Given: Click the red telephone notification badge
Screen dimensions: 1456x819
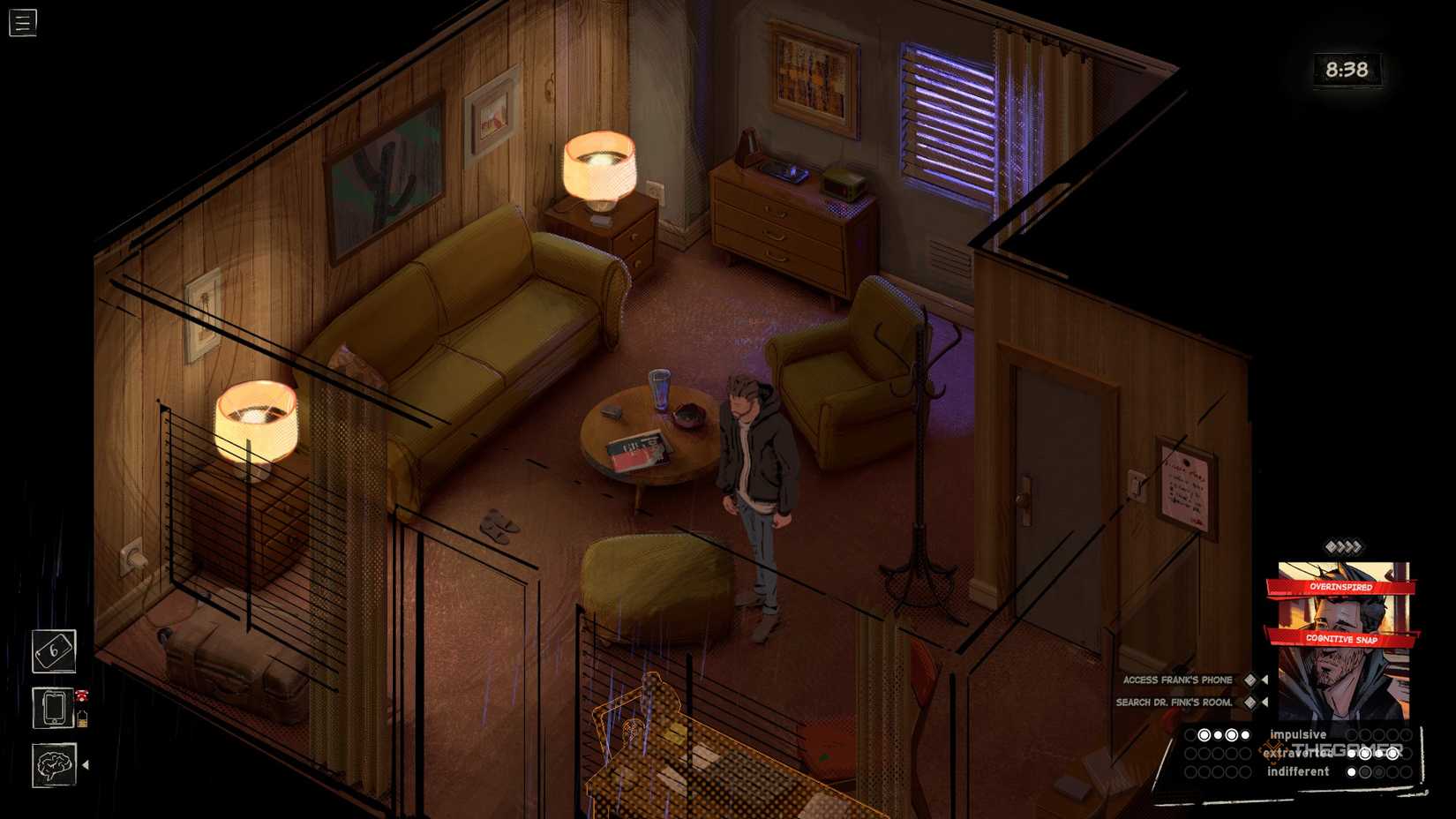Looking at the screenshot, I should coord(81,695).
